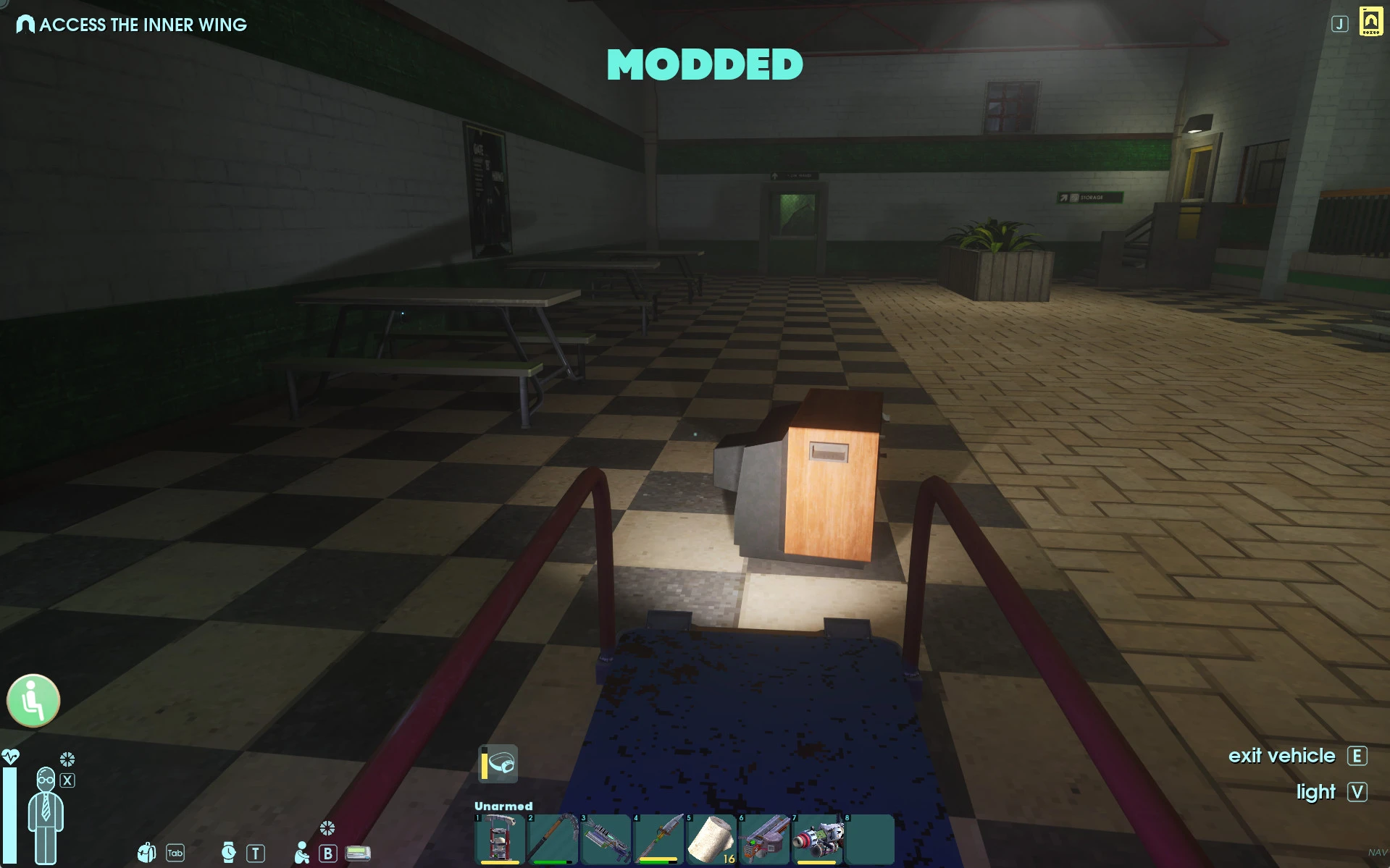Open the yellow journal icon
1390x868 pixels.
click(1370, 22)
